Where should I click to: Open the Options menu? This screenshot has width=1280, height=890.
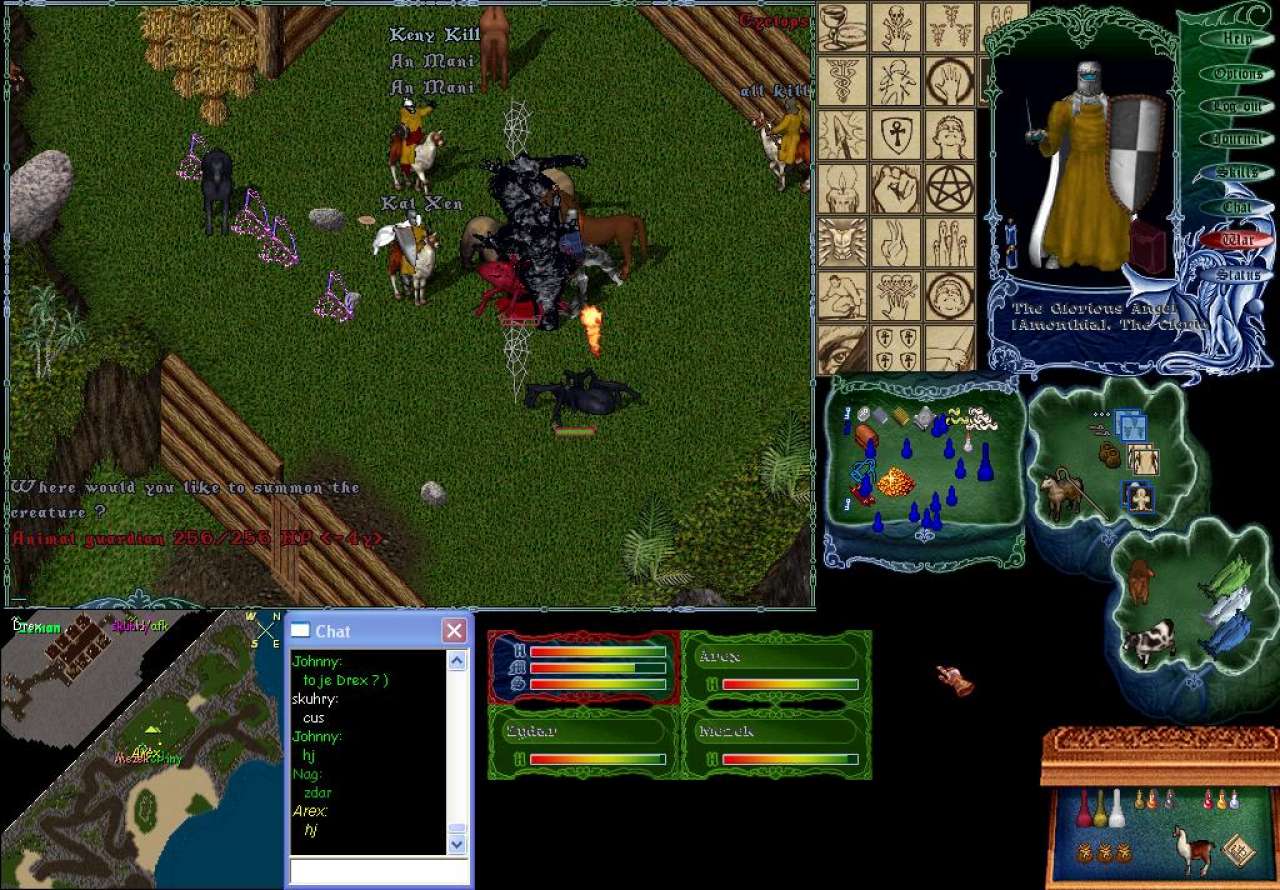coord(1237,73)
